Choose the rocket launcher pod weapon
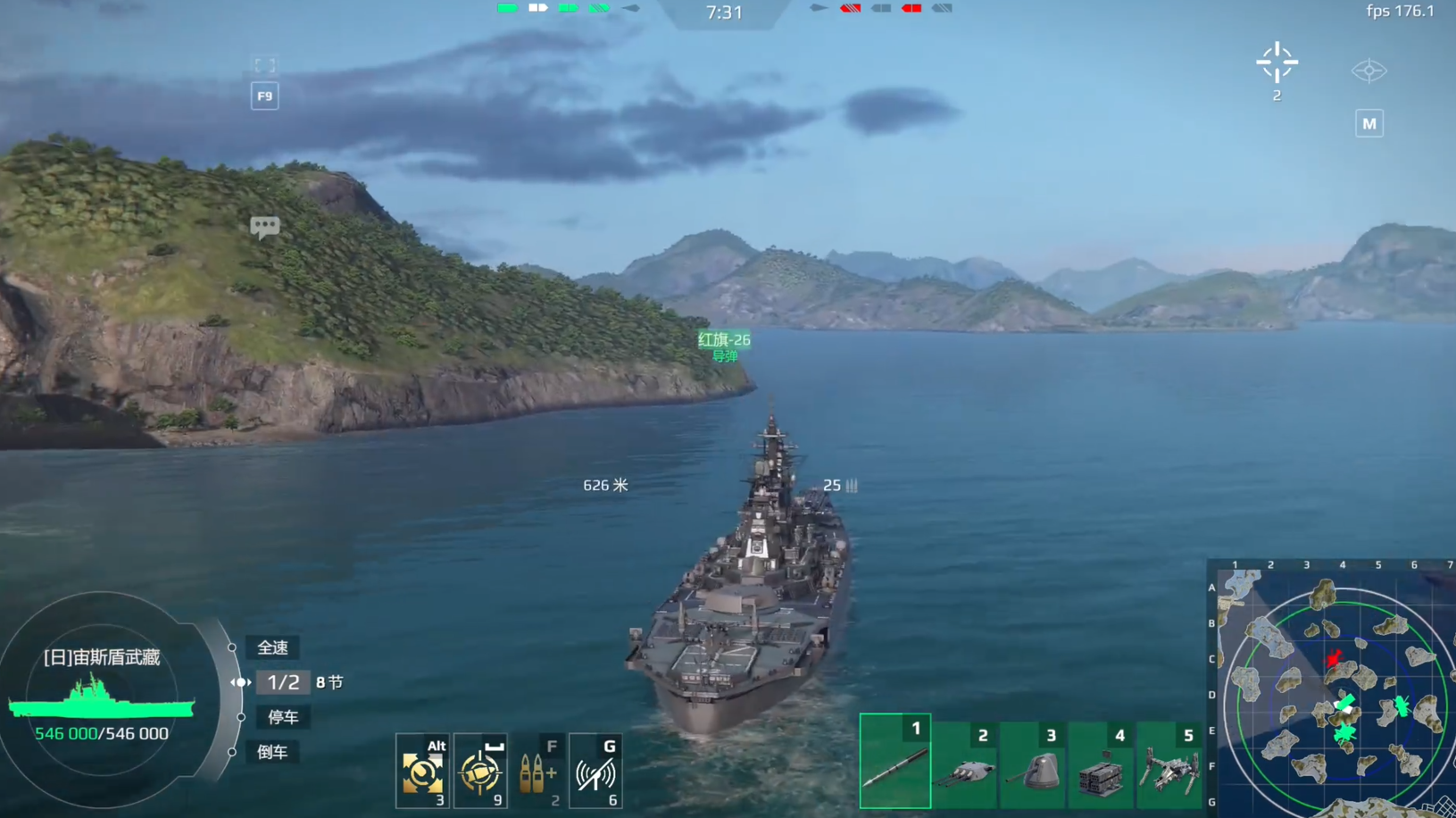 point(1101,768)
